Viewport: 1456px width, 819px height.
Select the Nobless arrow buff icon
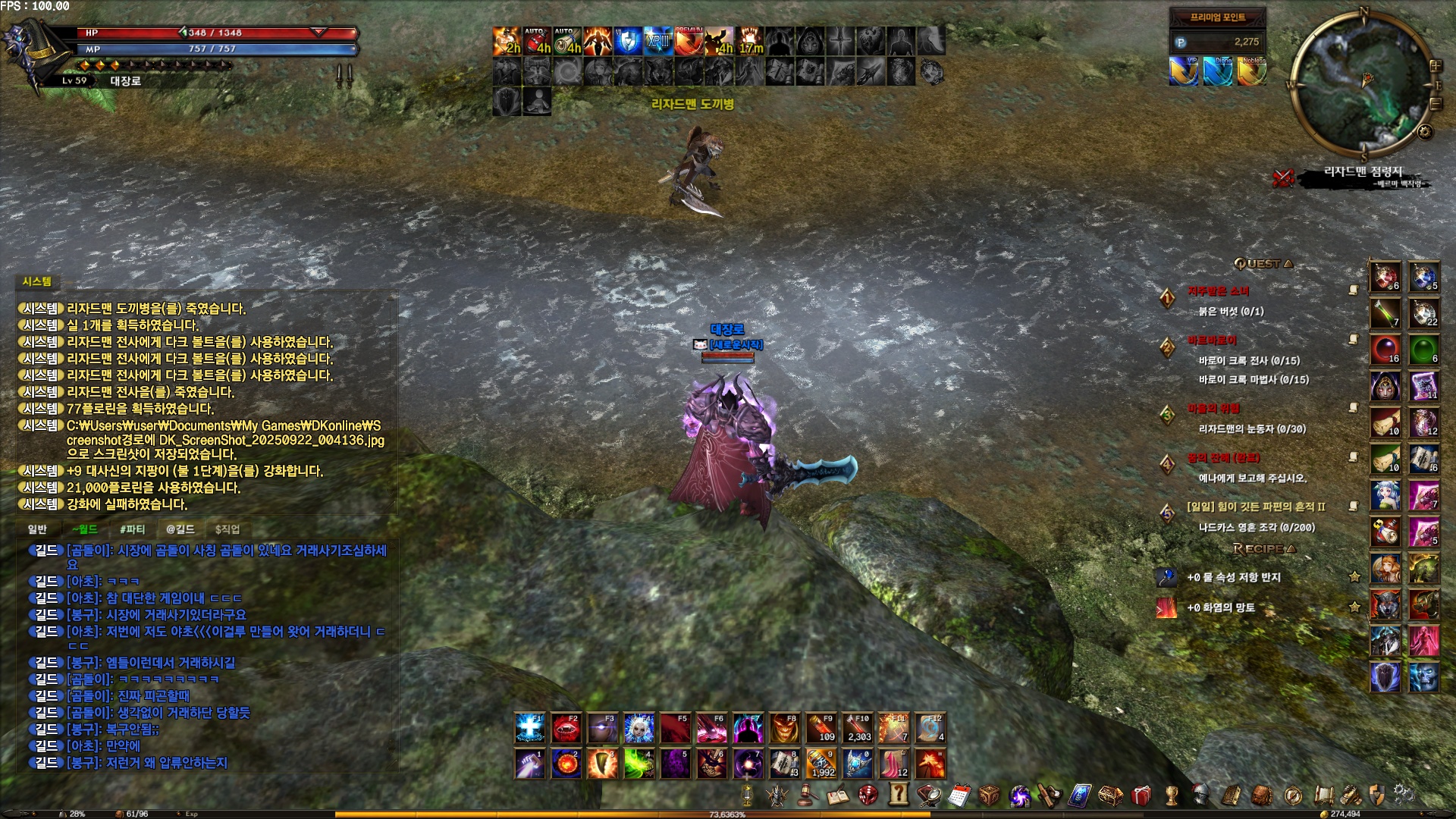[1252, 71]
